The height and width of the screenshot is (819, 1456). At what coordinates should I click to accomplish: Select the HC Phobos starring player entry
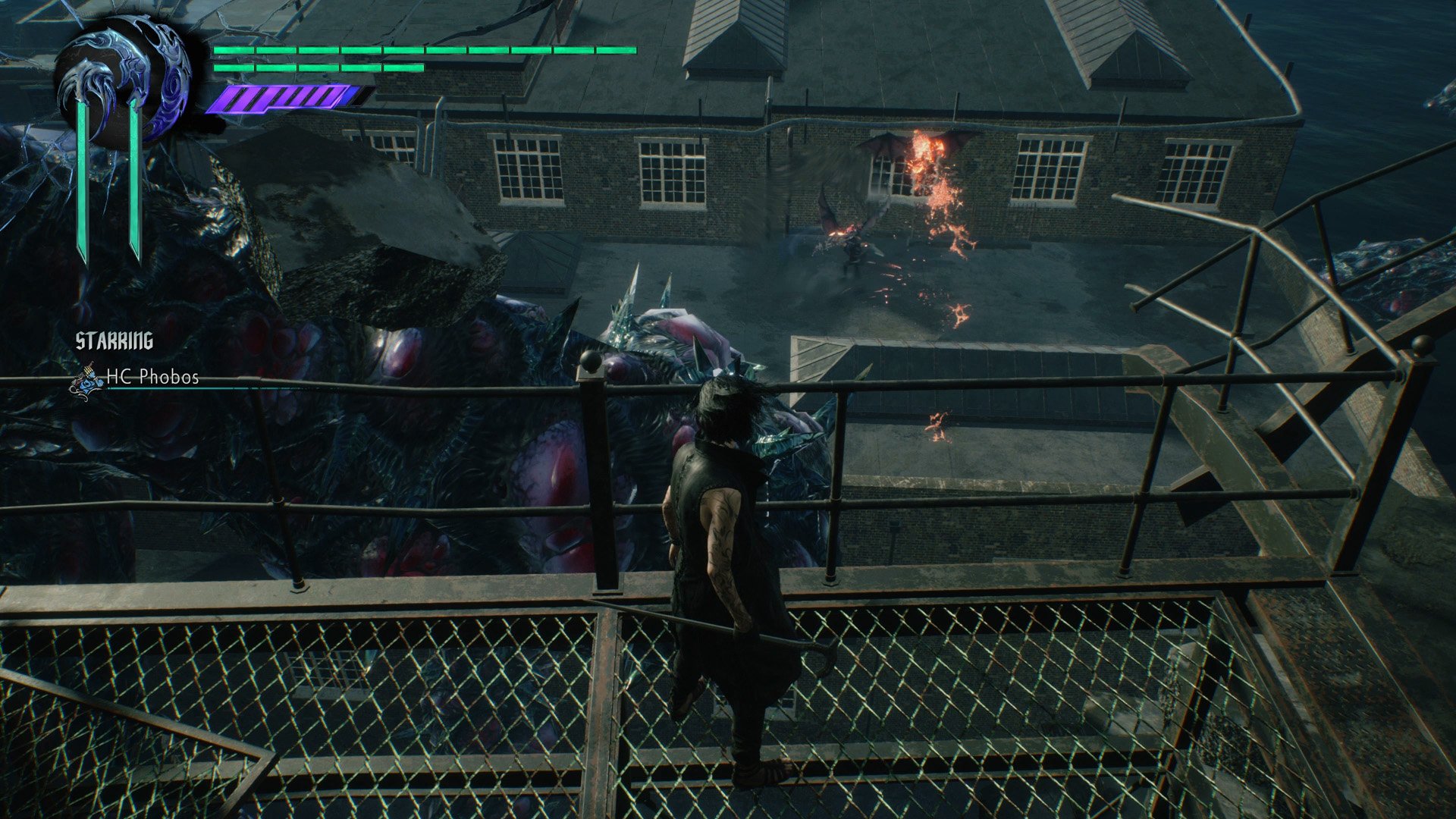(x=151, y=377)
